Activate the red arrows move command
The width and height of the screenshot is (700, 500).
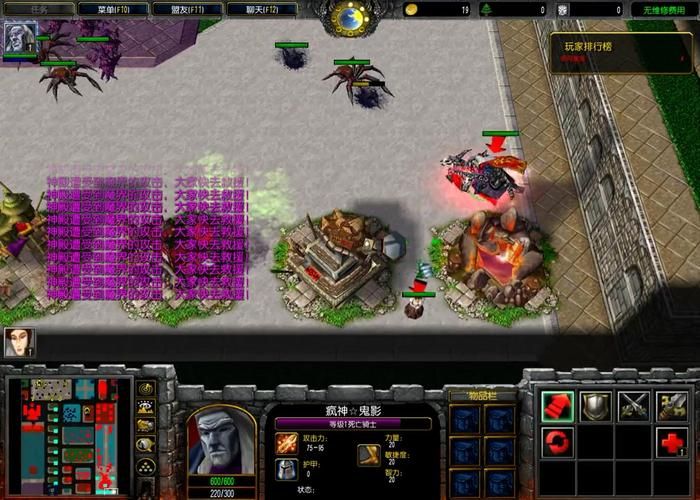tap(557, 405)
